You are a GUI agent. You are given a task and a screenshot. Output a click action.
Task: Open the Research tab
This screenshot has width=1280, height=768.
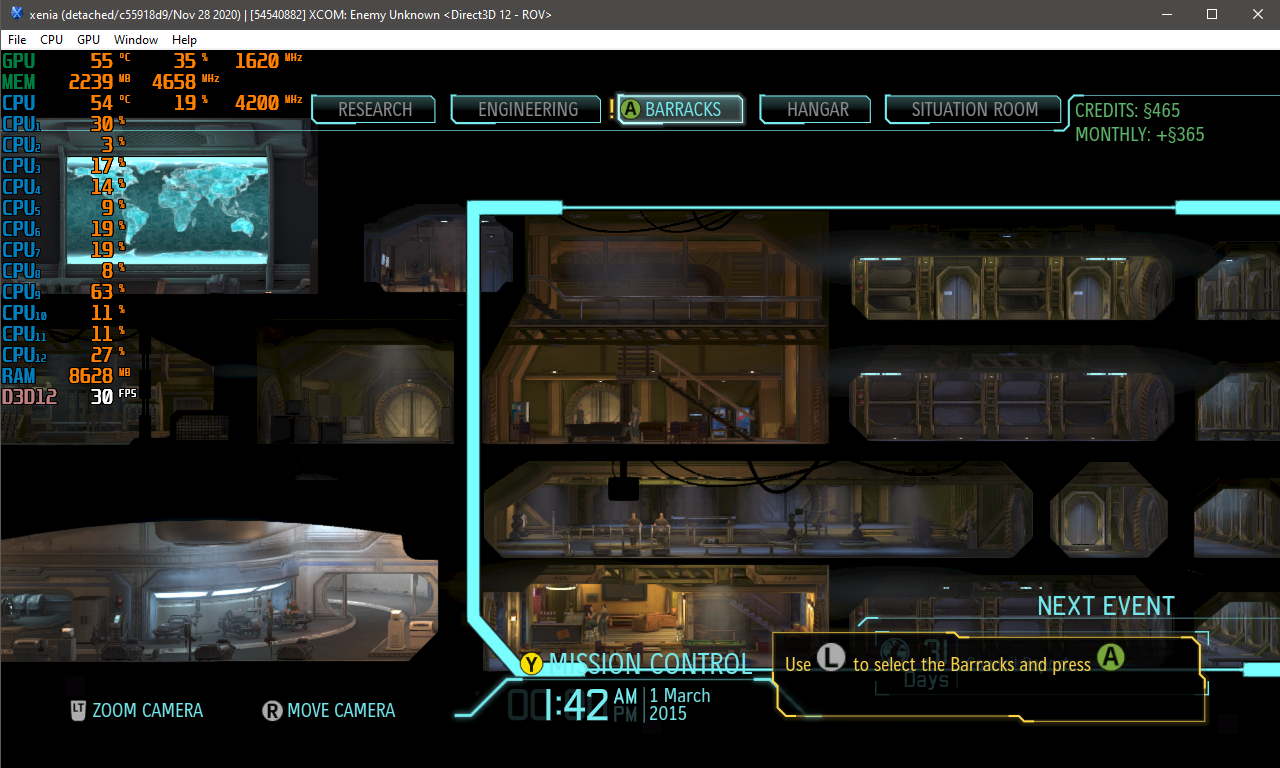375,109
